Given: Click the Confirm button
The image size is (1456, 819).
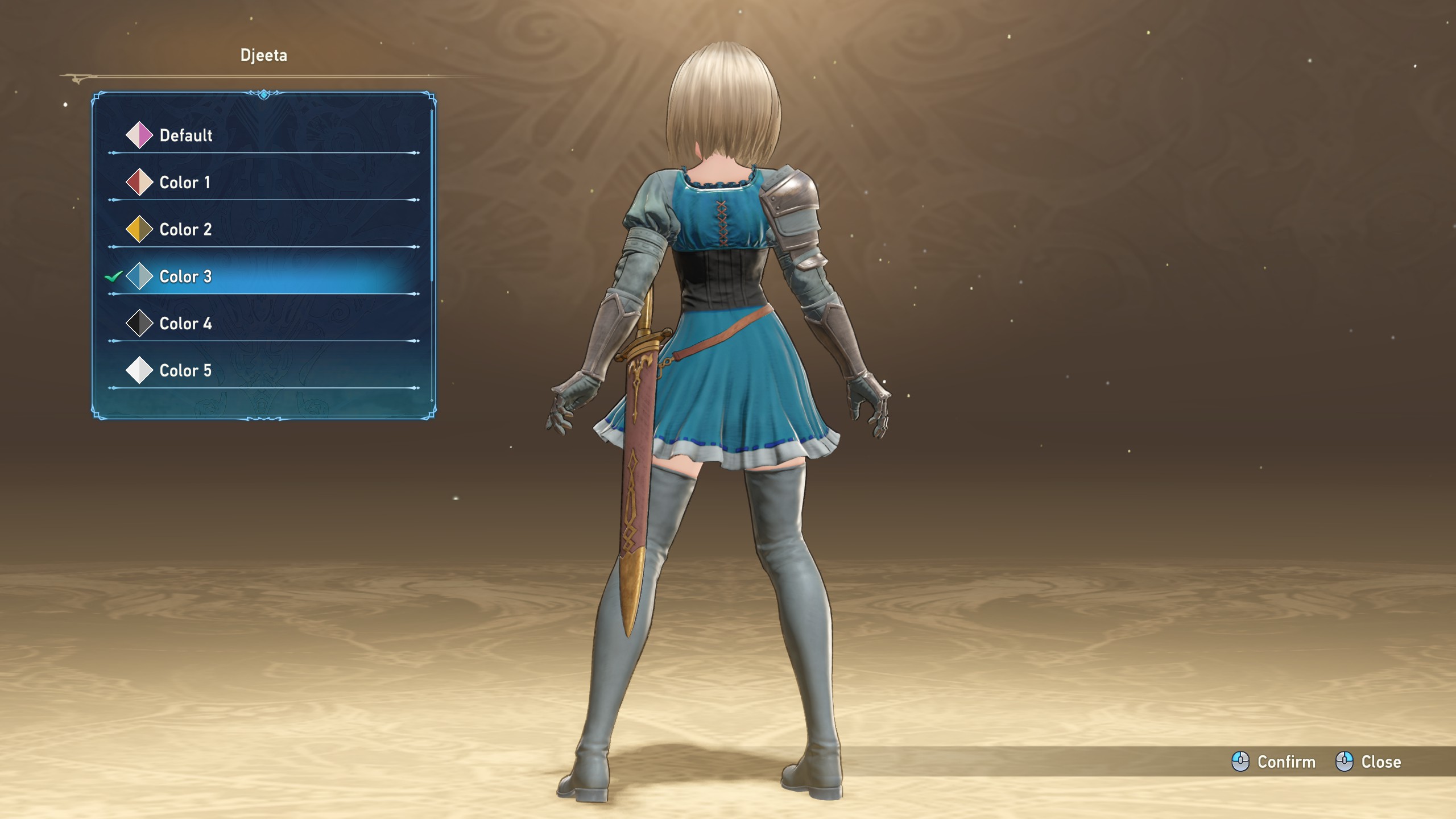Looking at the screenshot, I should (1274, 762).
